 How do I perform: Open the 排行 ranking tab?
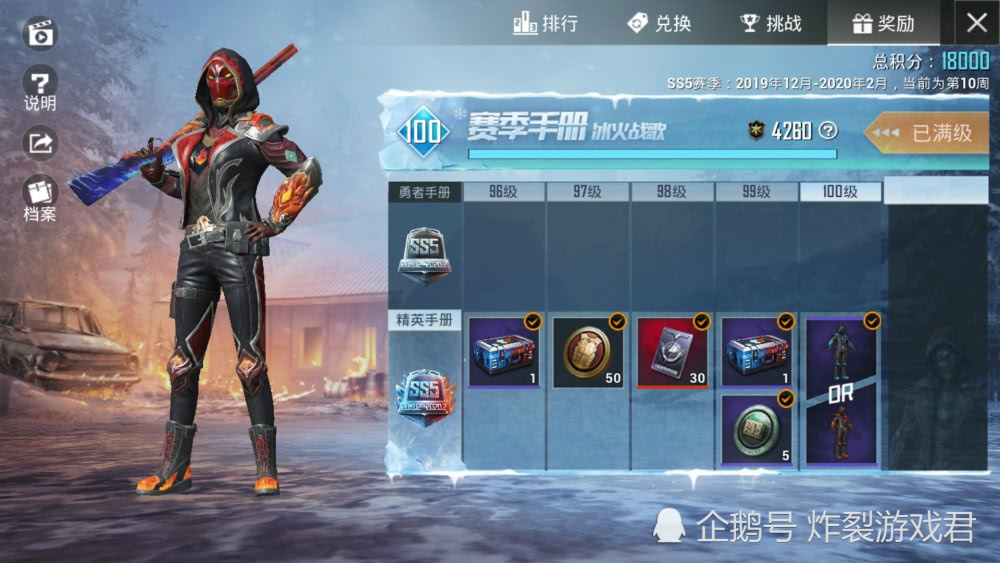click(x=545, y=23)
